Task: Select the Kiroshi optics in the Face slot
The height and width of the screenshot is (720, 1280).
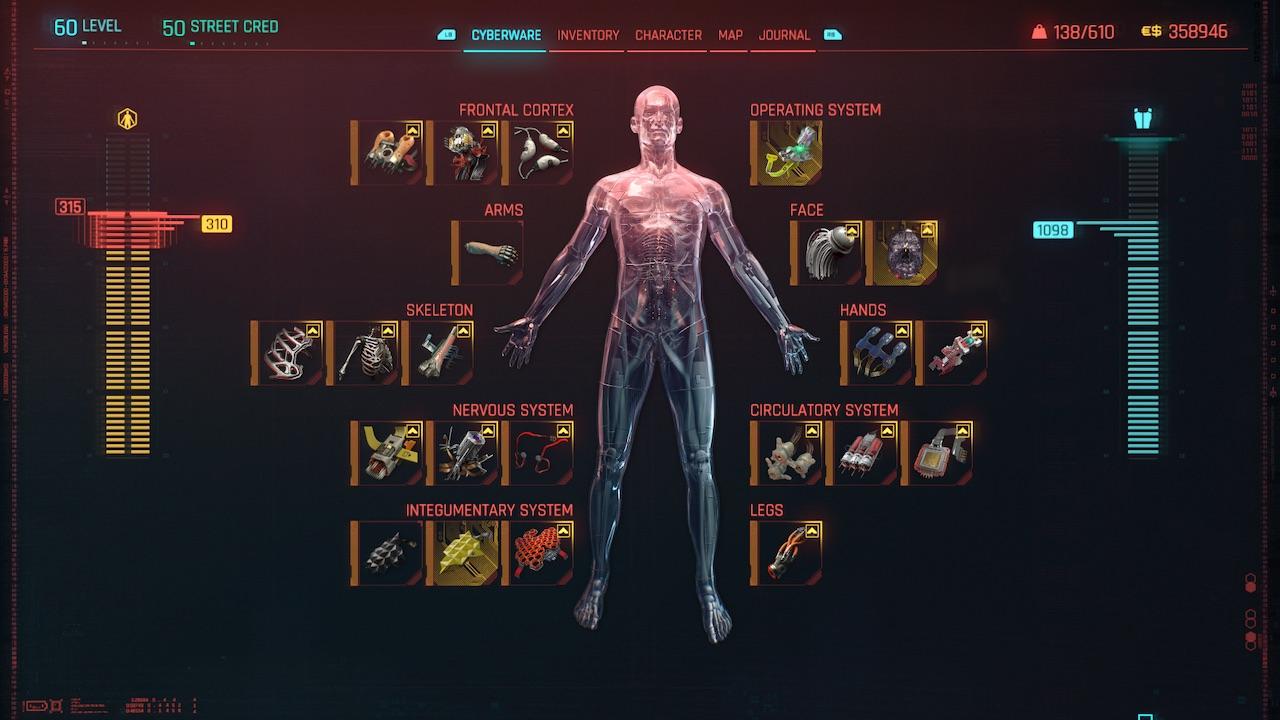Action: point(827,250)
